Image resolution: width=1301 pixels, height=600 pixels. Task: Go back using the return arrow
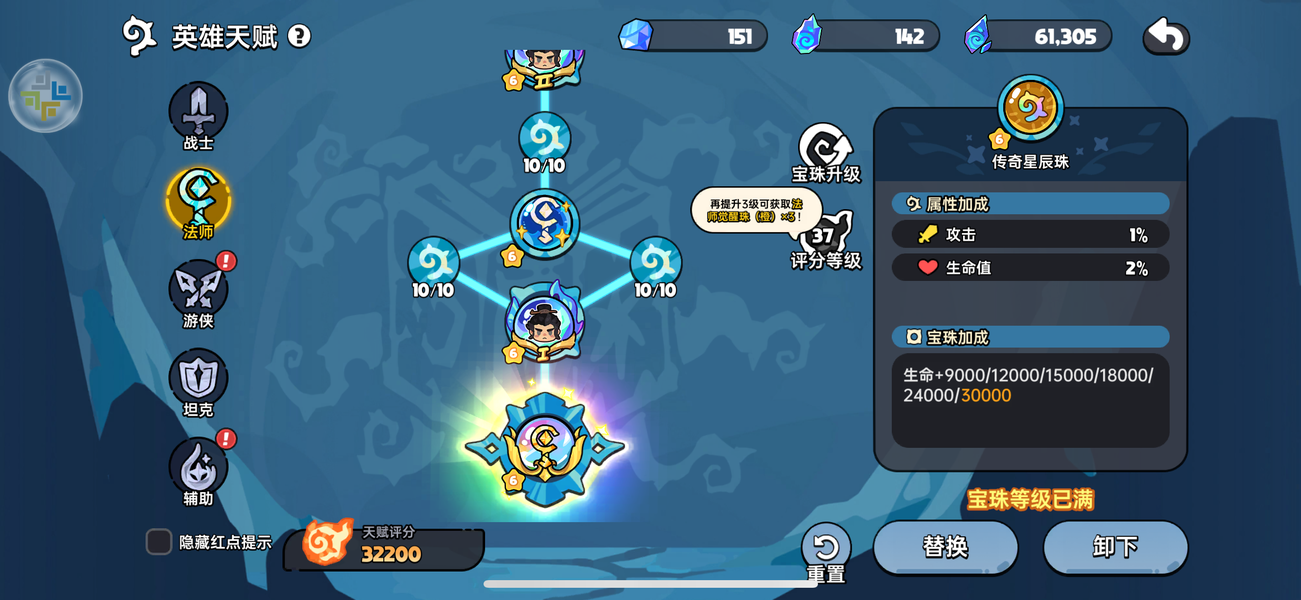(x=1166, y=37)
